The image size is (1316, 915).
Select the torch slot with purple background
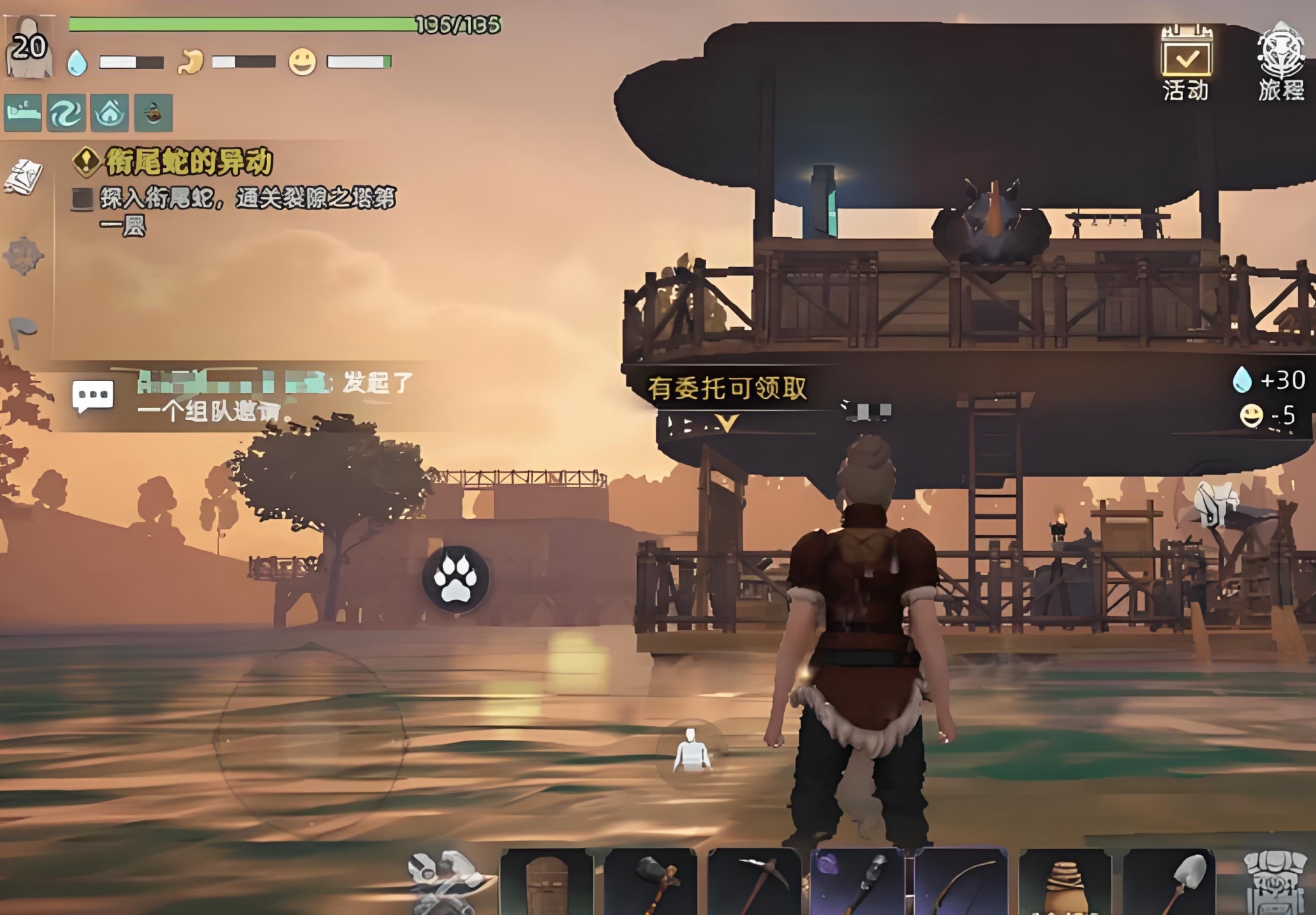pos(858,881)
